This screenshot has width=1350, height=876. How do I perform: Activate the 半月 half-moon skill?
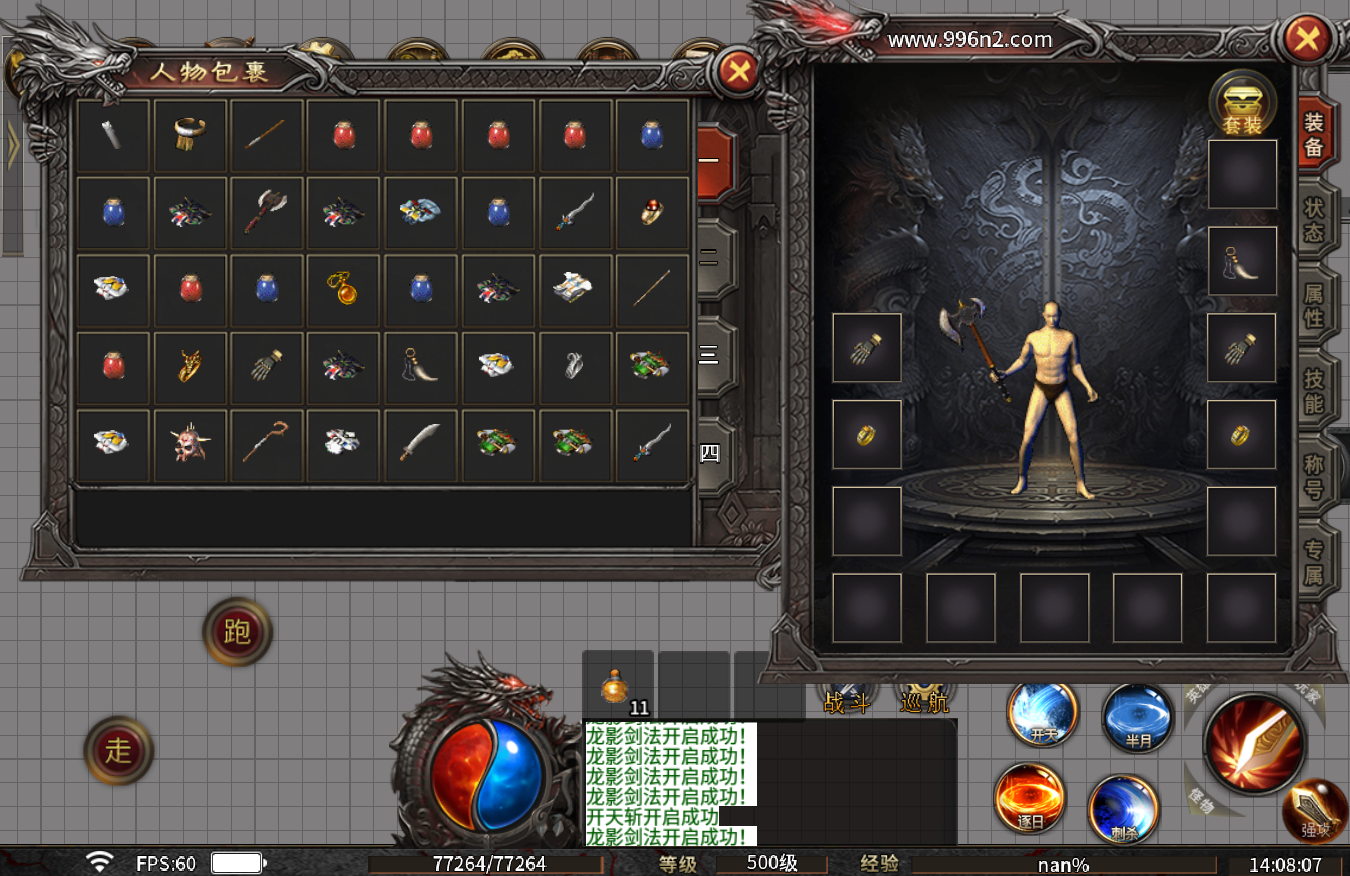(1138, 717)
